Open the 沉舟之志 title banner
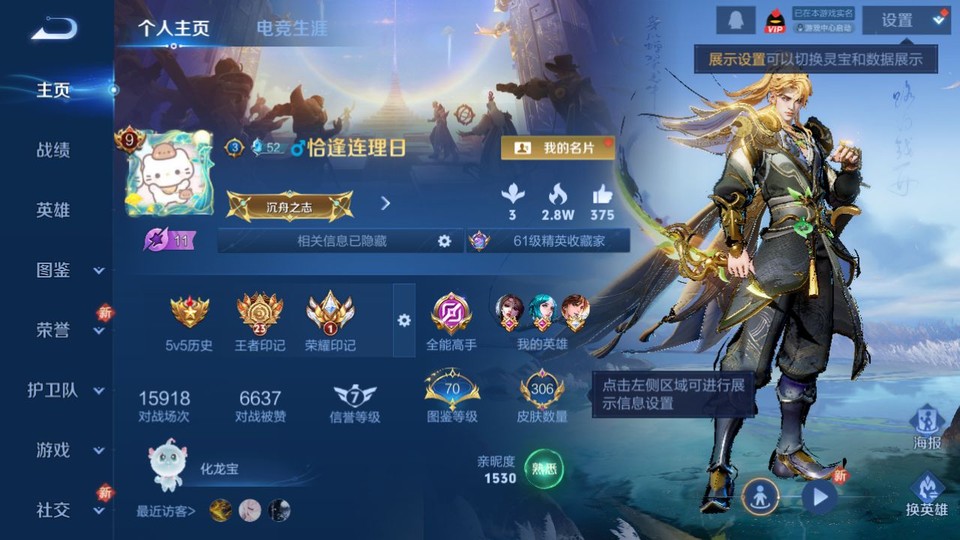960x540 pixels. point(289,205)
